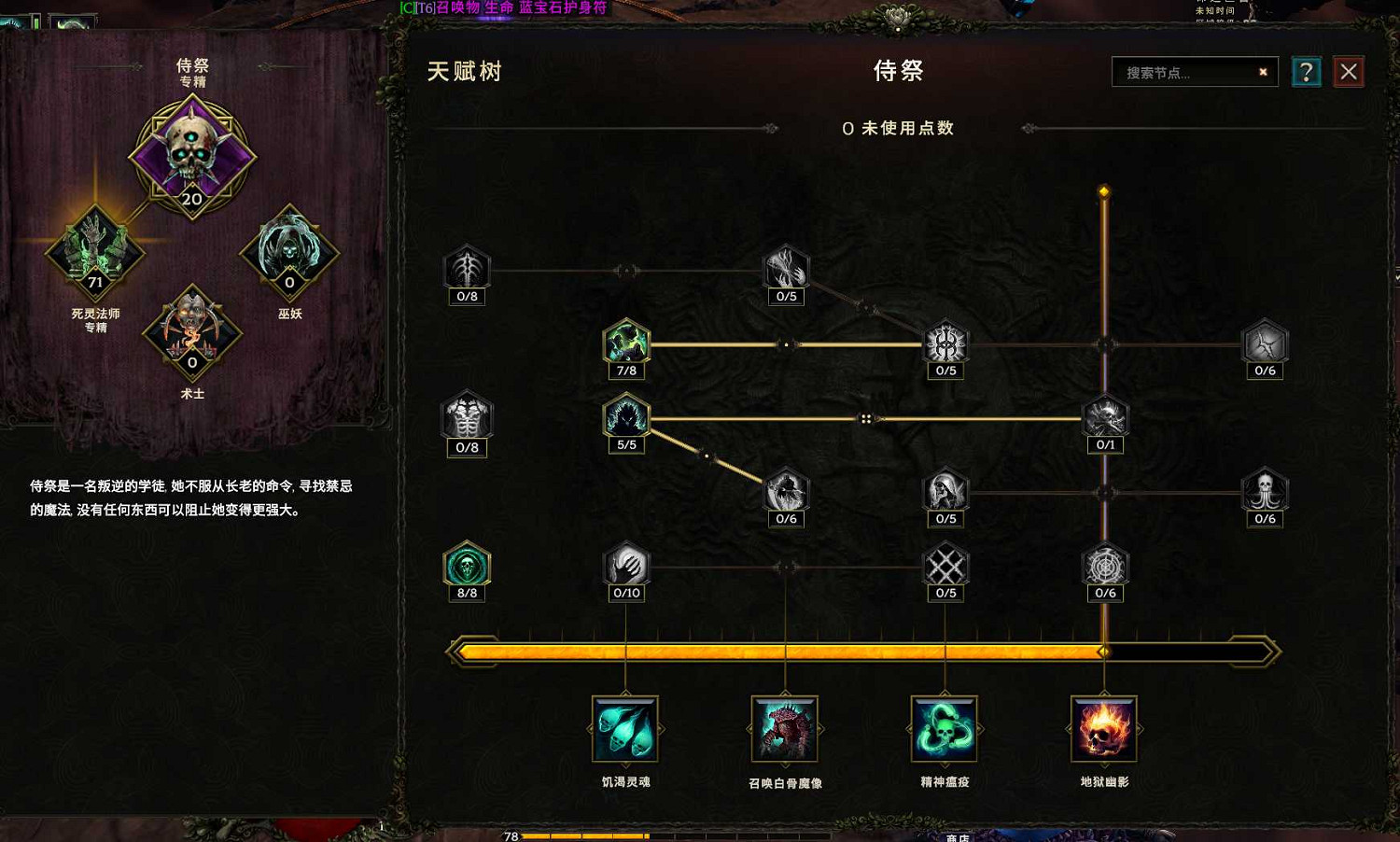Click the 5/5 passive node

coord(625,418)
